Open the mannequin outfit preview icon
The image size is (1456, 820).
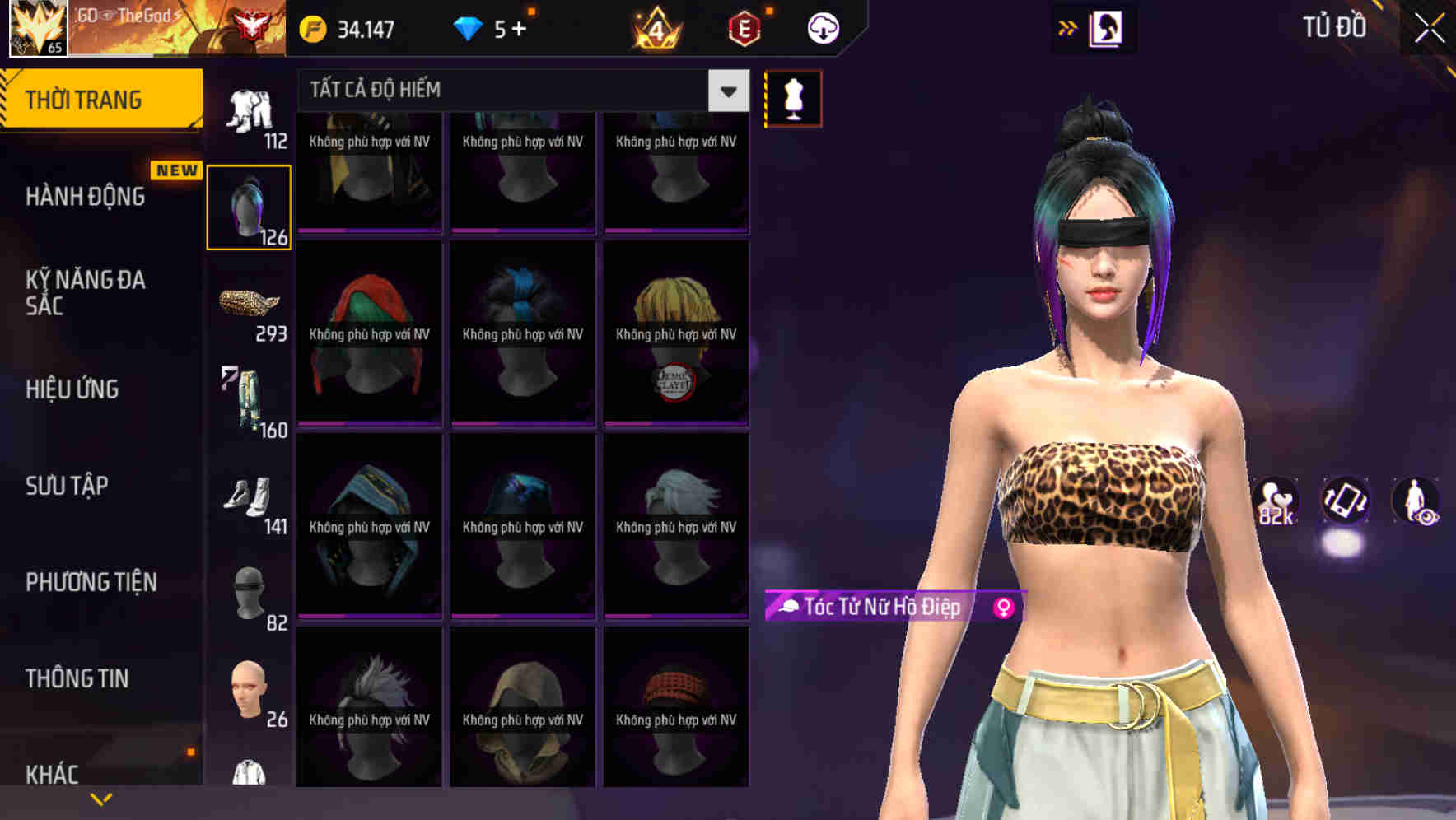[x=793, y=99]
